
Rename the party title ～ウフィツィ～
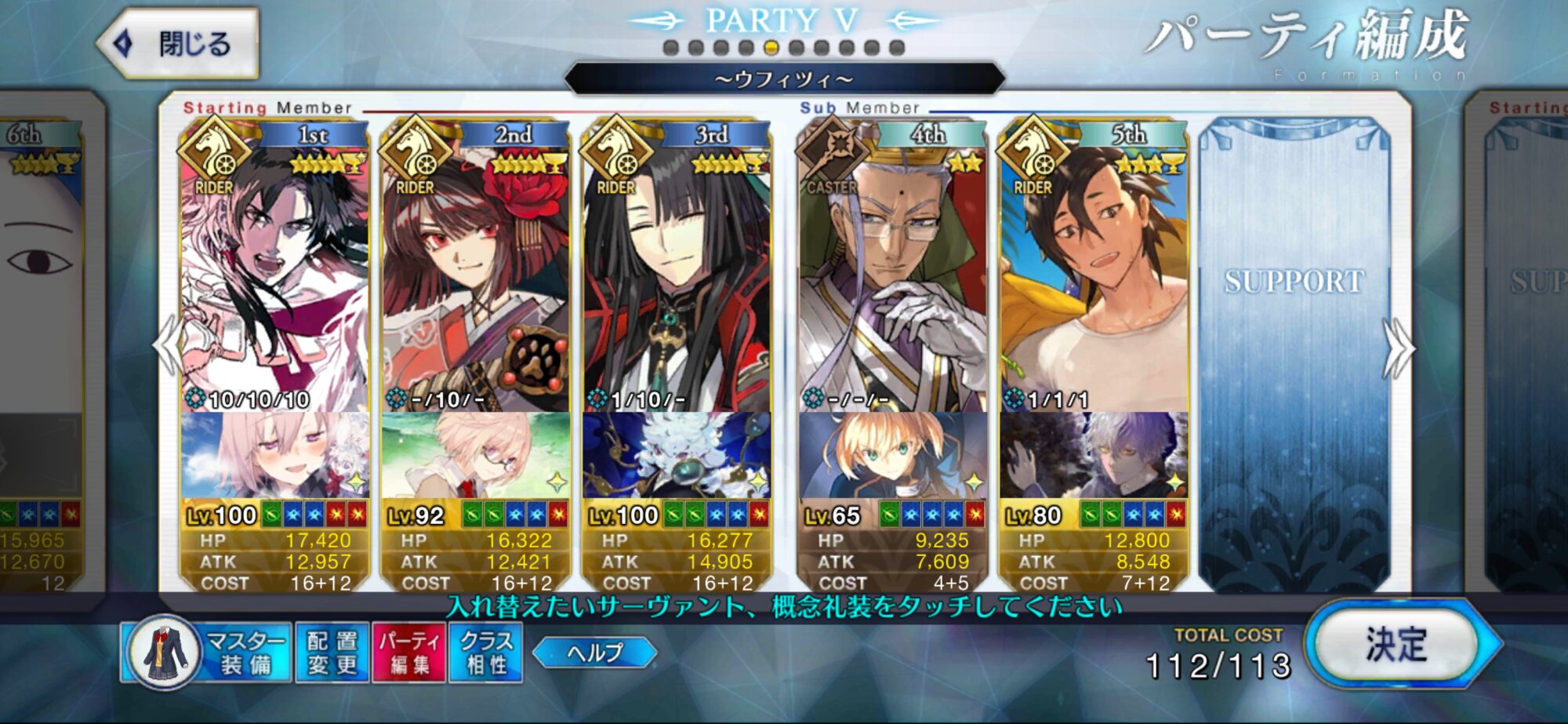click(x=784, y=79)
